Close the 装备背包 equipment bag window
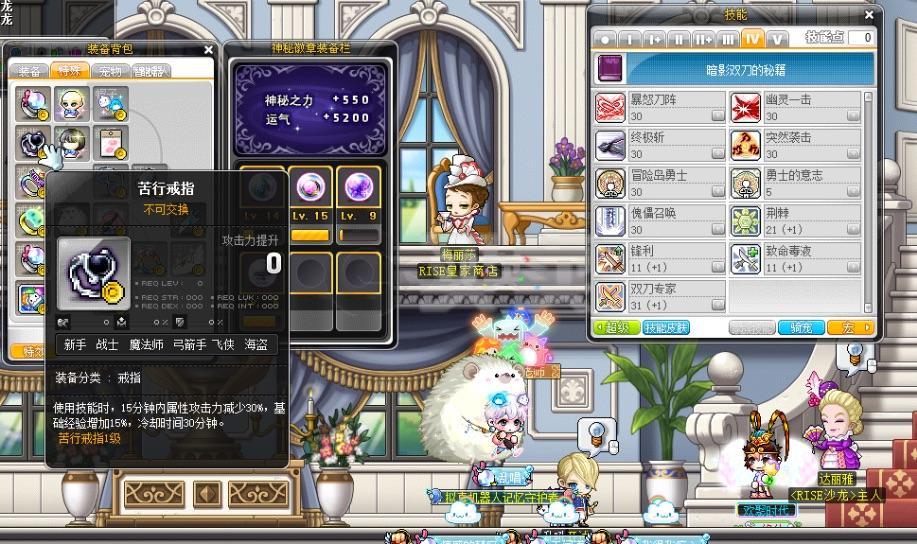 click(208, 49)
